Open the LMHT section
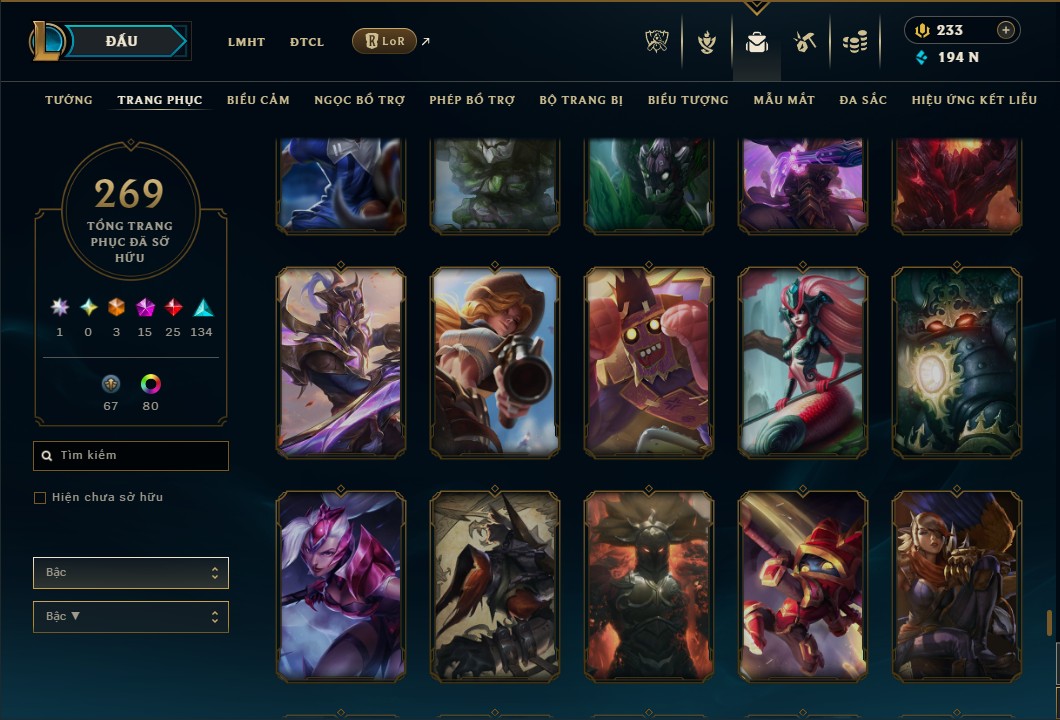 [x=246, y=42]
